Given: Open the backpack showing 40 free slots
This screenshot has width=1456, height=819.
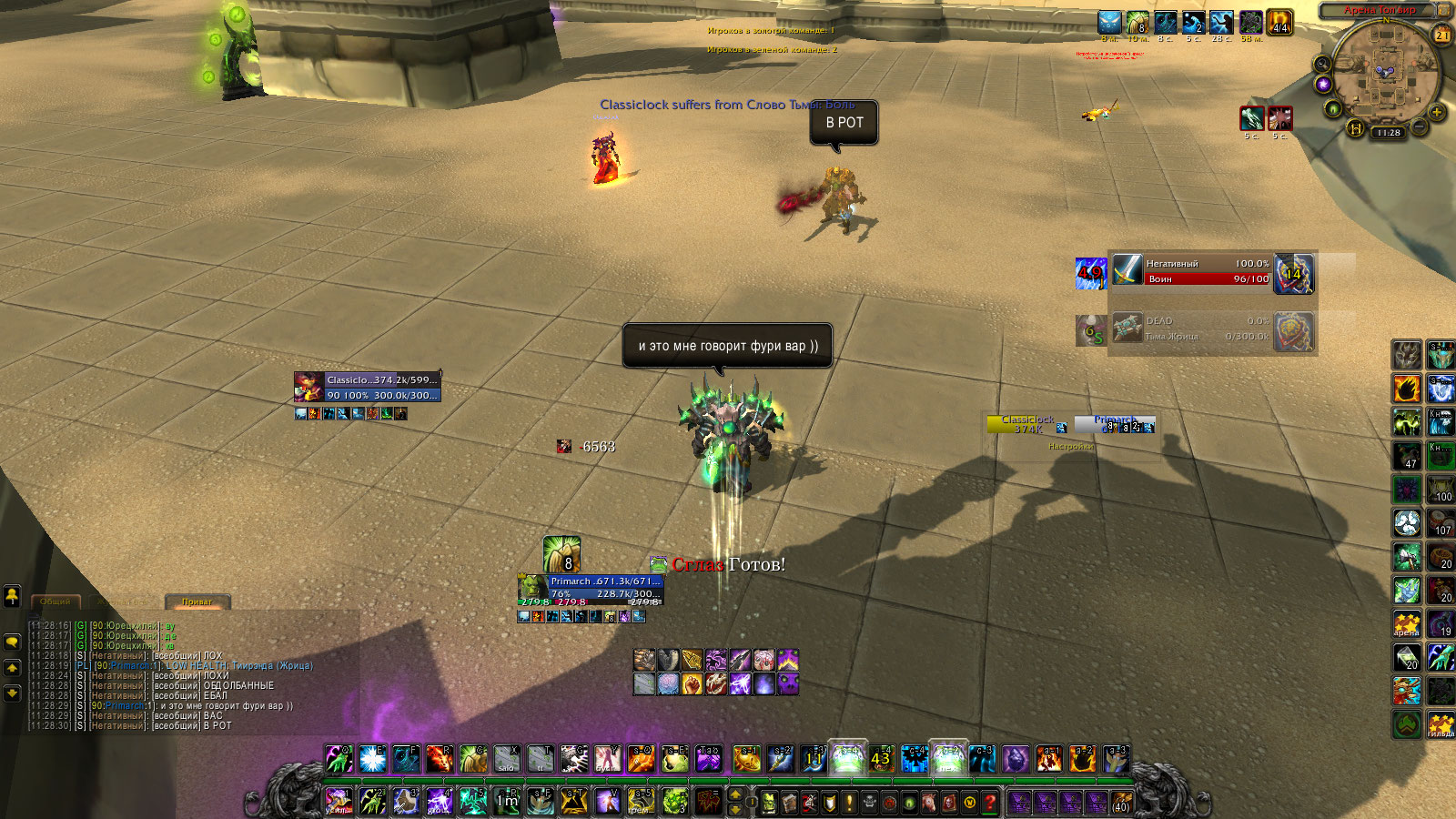Looking at the screenshot, I should (x=1121, y=802).
